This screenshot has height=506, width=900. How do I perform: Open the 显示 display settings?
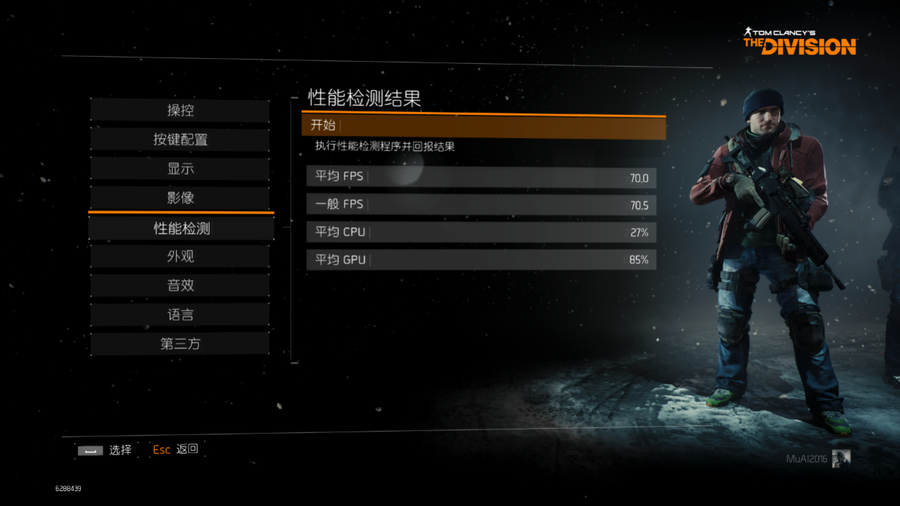tap(180, 169)
